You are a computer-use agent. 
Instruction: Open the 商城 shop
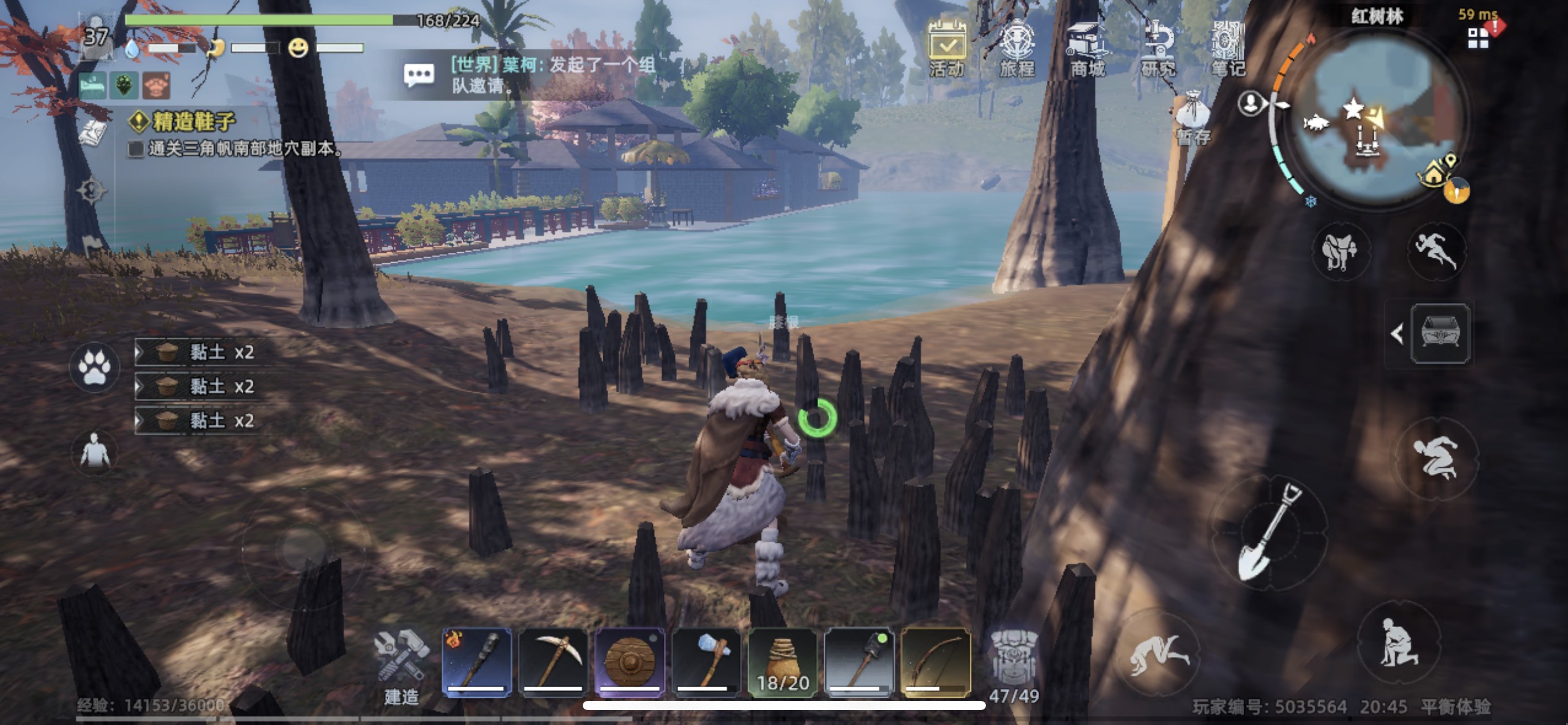[1088, 48]
